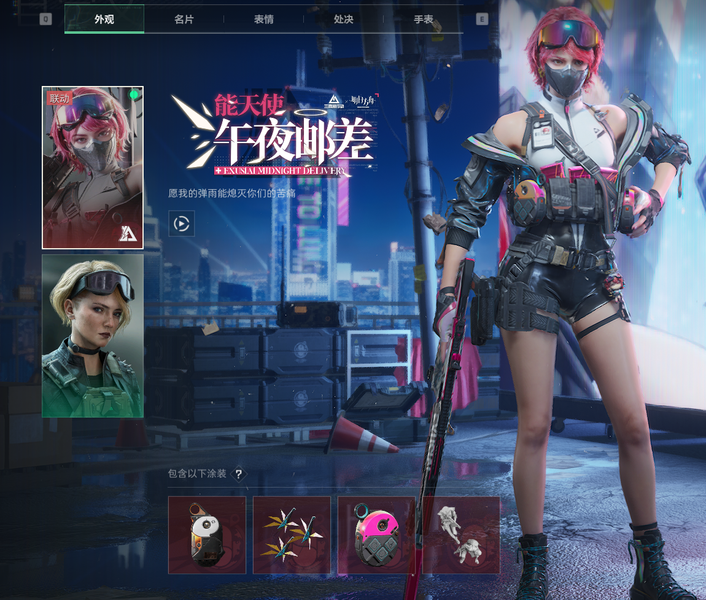View the pink round grenade skin
The height and width of the screenshot is (600, 706).
click(376, 535)
